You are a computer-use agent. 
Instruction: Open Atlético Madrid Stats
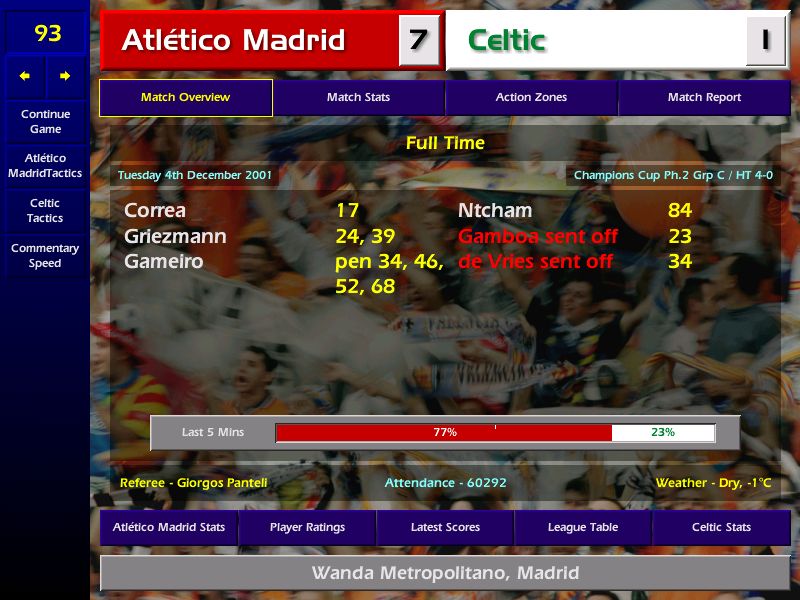(x=169, y=527)
